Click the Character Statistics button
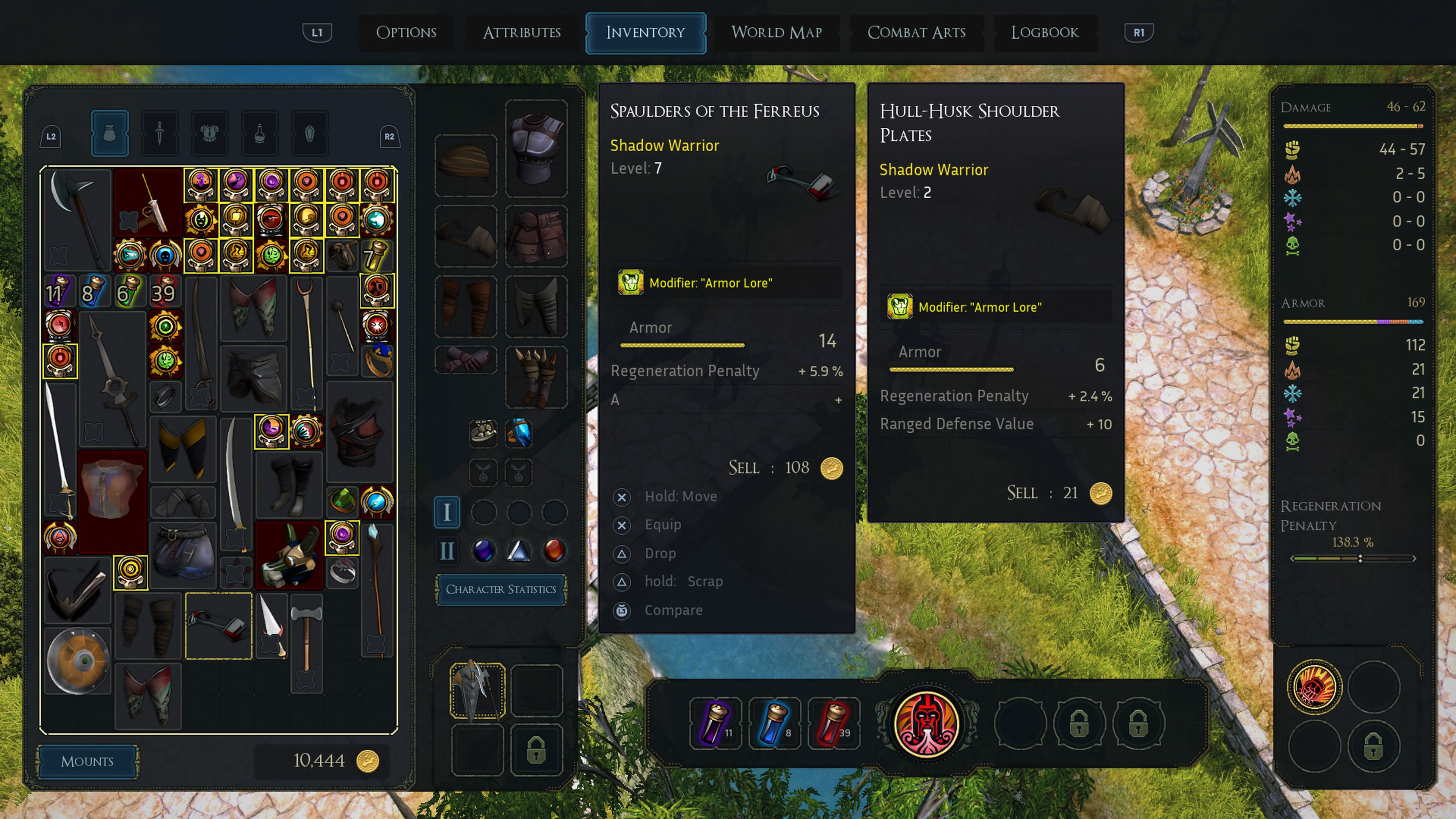Viewport: 1456px width, 819px height. click(501, 589)
